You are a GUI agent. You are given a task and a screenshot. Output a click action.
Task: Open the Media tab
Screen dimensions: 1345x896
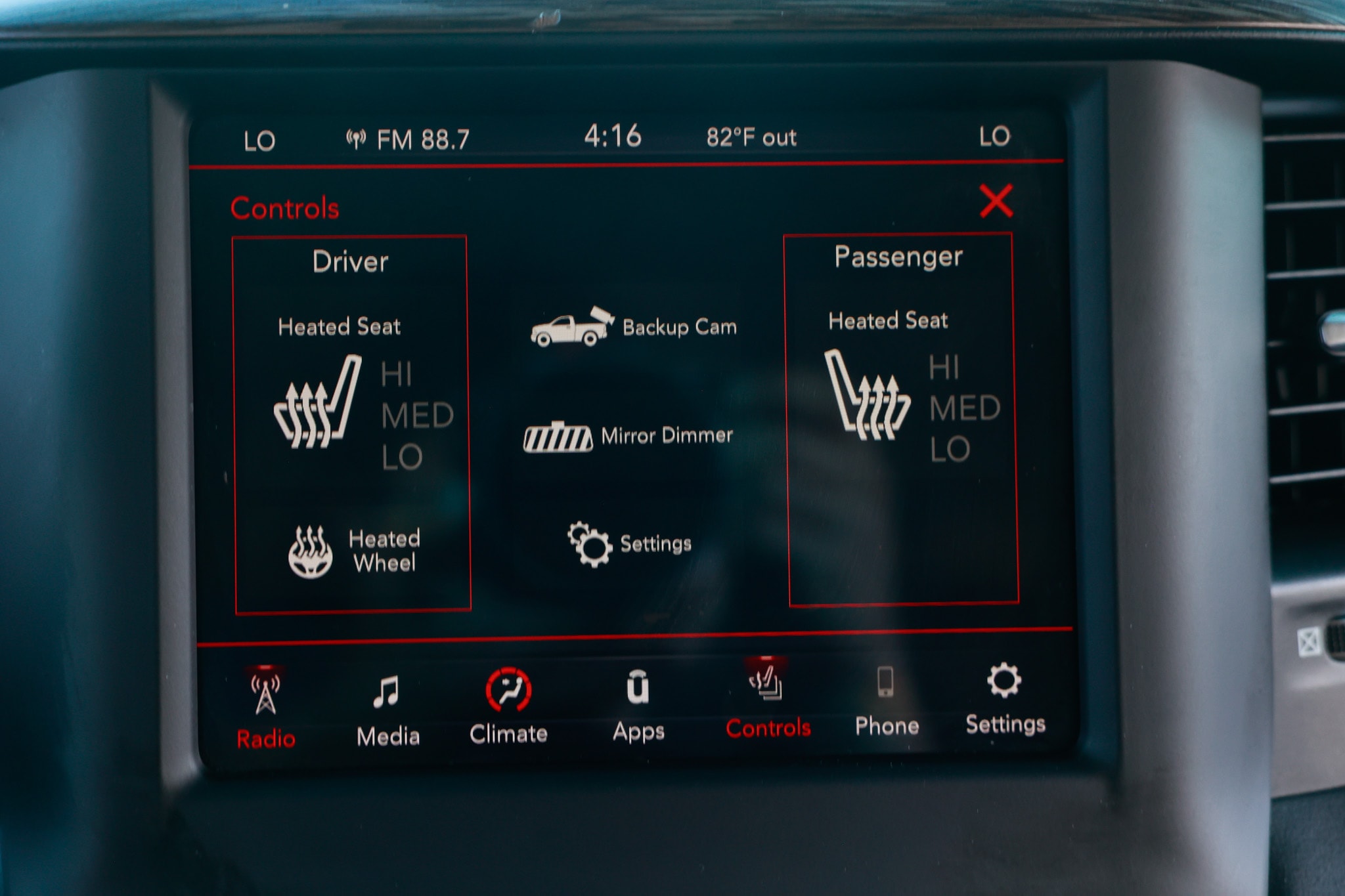(x=387, y=710)
